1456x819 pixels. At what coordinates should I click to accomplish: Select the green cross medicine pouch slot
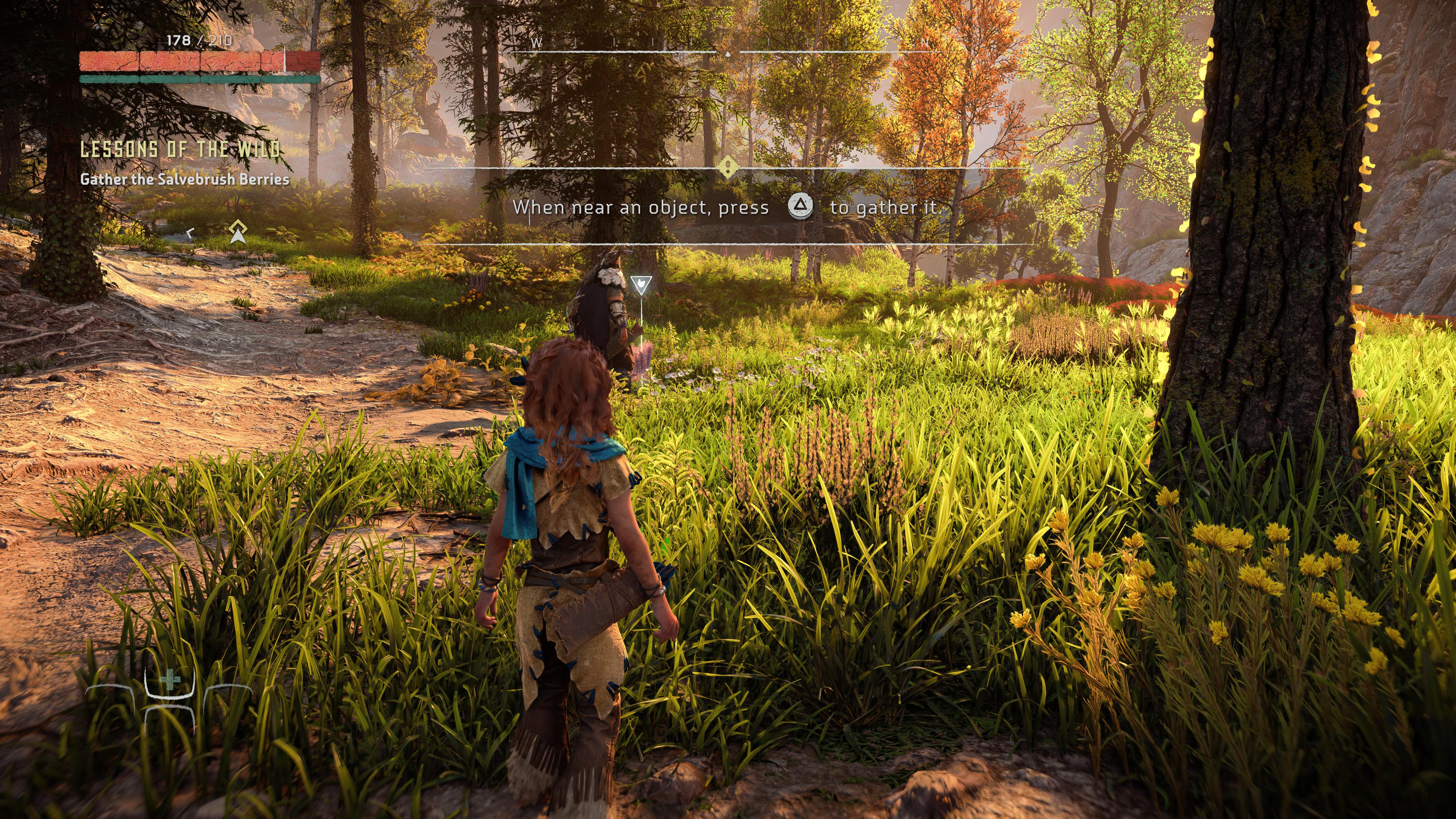coord(169,680)
